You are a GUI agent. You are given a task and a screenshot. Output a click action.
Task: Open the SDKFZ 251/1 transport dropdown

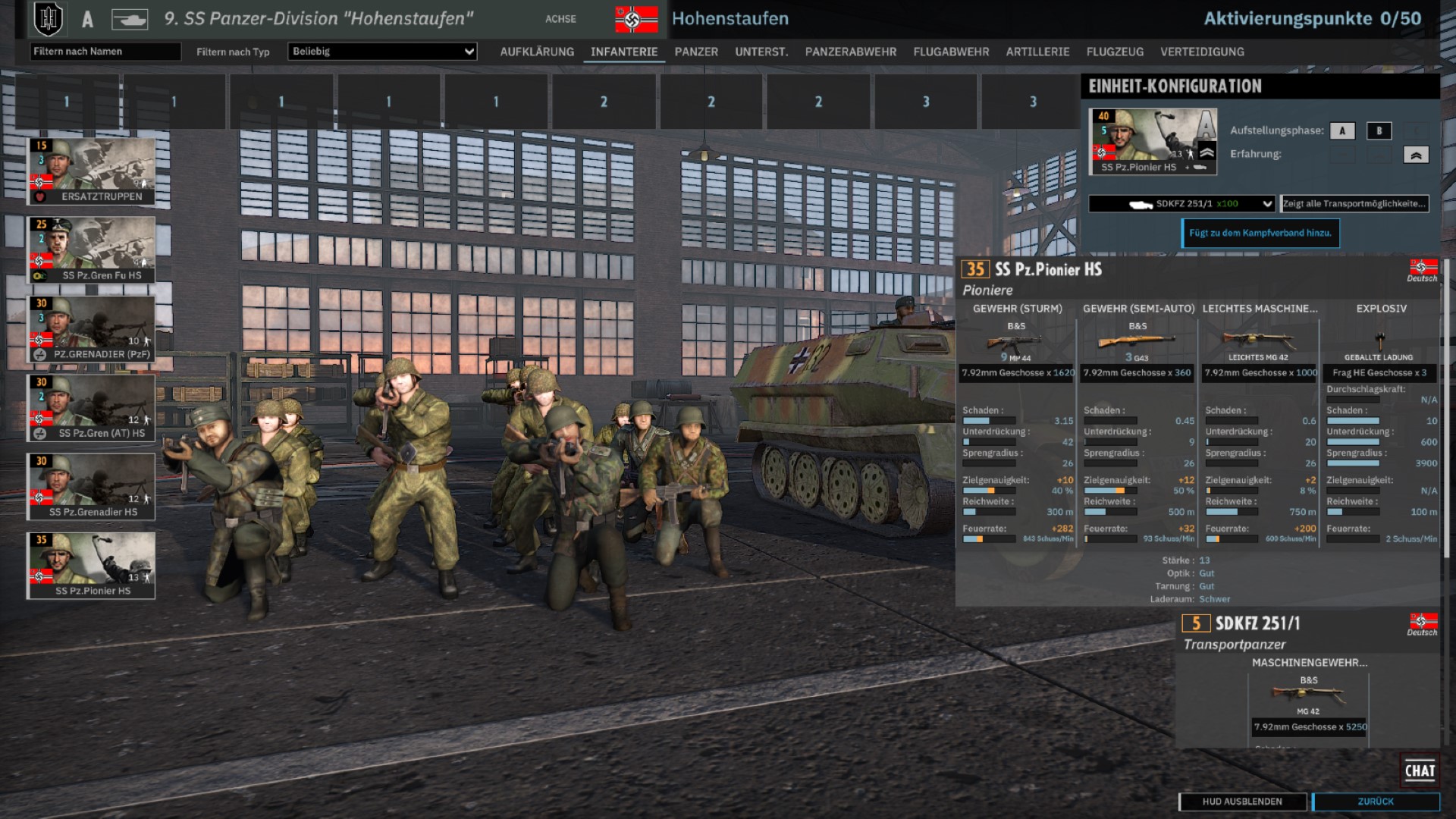tap(1181, 203)
